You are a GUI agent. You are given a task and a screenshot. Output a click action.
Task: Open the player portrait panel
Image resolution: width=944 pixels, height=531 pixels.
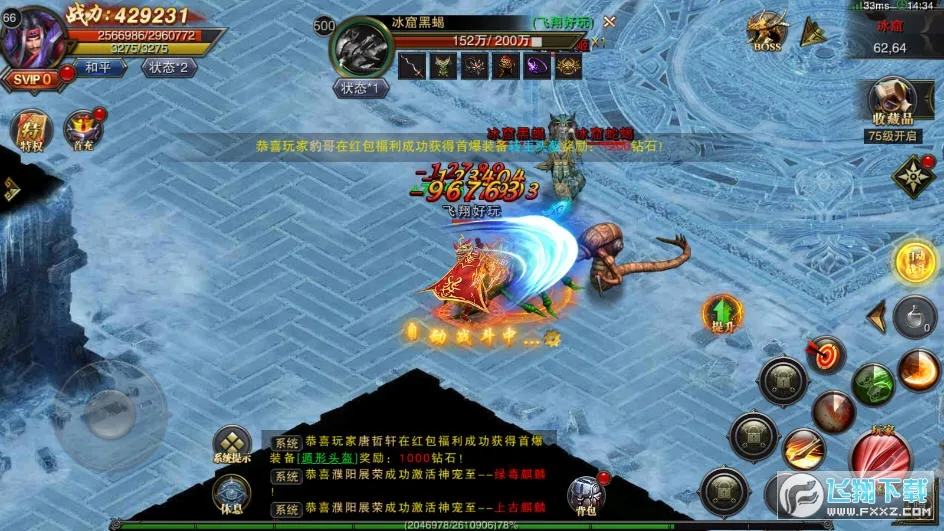tap(35, 36)
